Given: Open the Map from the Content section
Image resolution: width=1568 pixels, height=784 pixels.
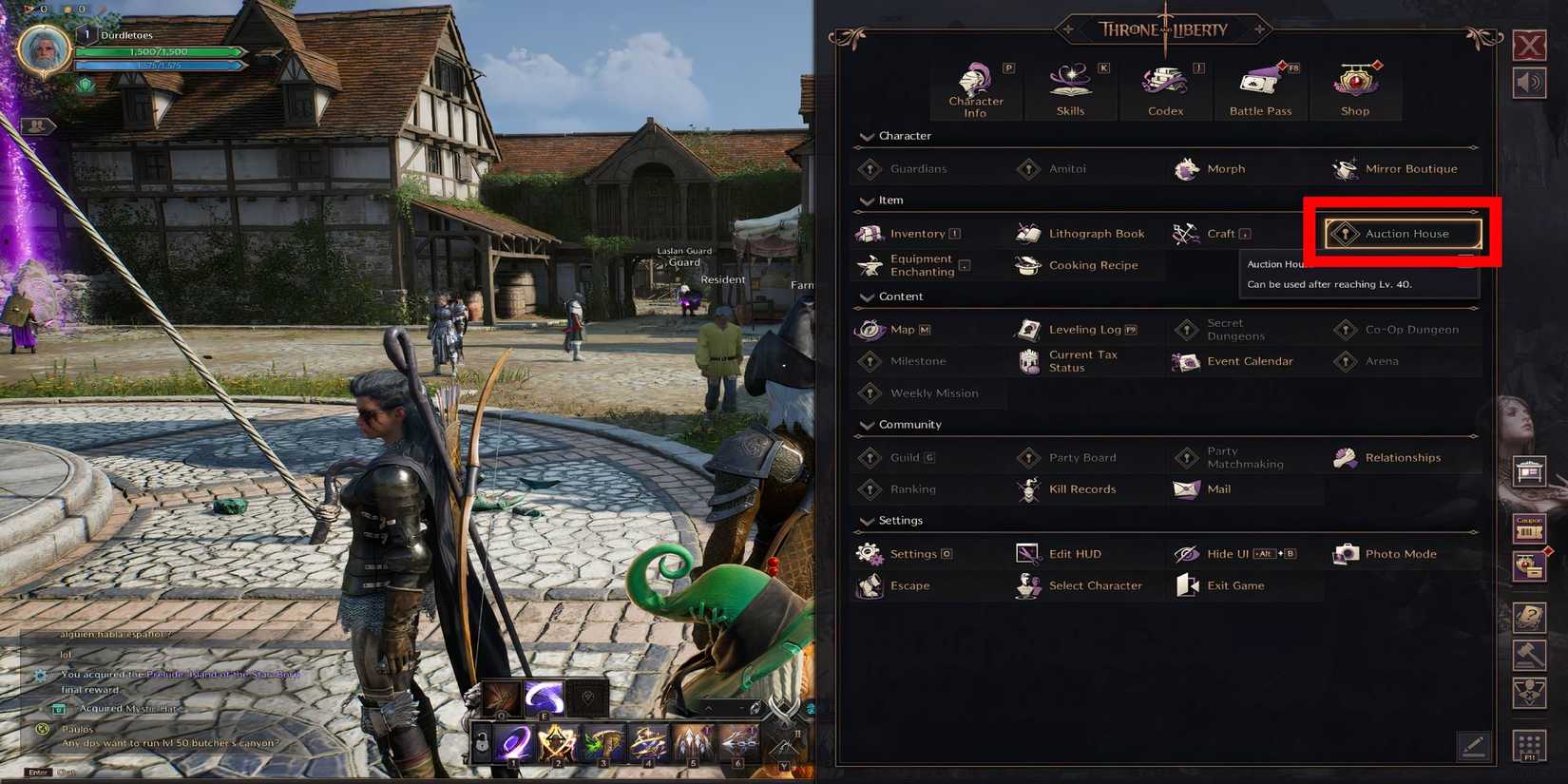Looking at the screenshot, I should pos(901,329).
